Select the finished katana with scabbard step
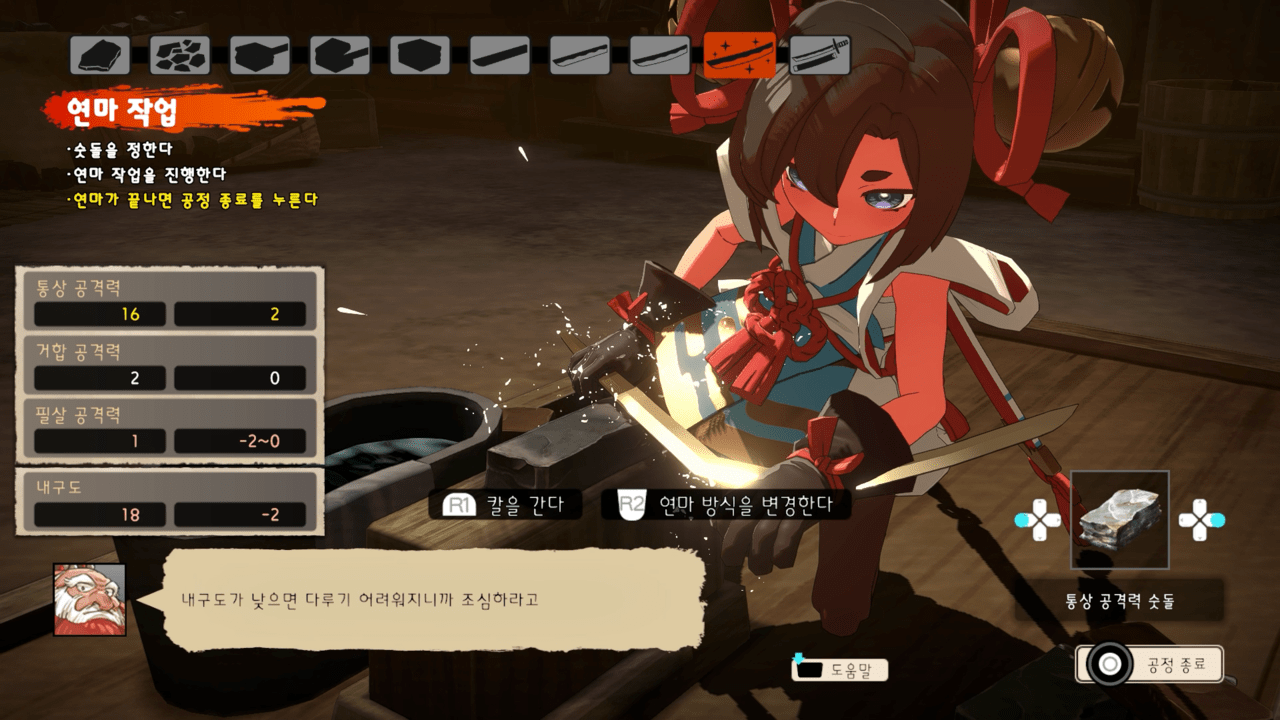This screenshot has height=720, width=1280. tap(820, 55)
